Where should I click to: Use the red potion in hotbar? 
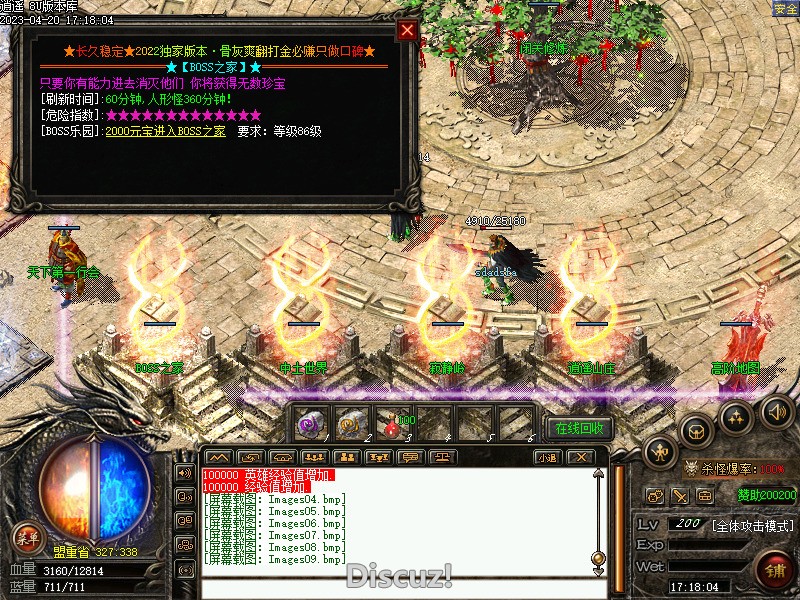coord(390,424)
